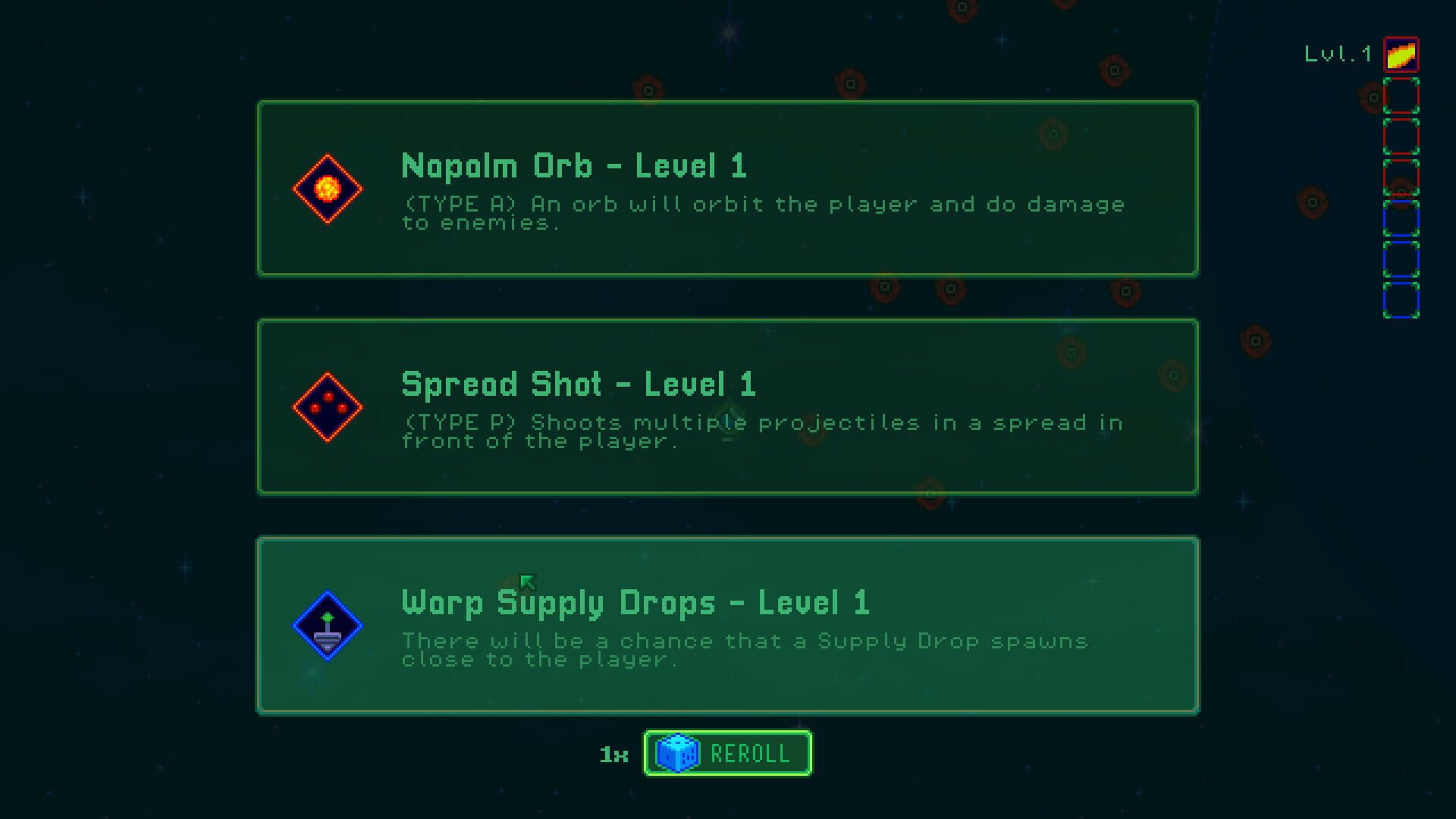Choose the Napalm Orb upgrade card
The width and height of the screenshot is (1456, 819).
[x=728, y=187]
